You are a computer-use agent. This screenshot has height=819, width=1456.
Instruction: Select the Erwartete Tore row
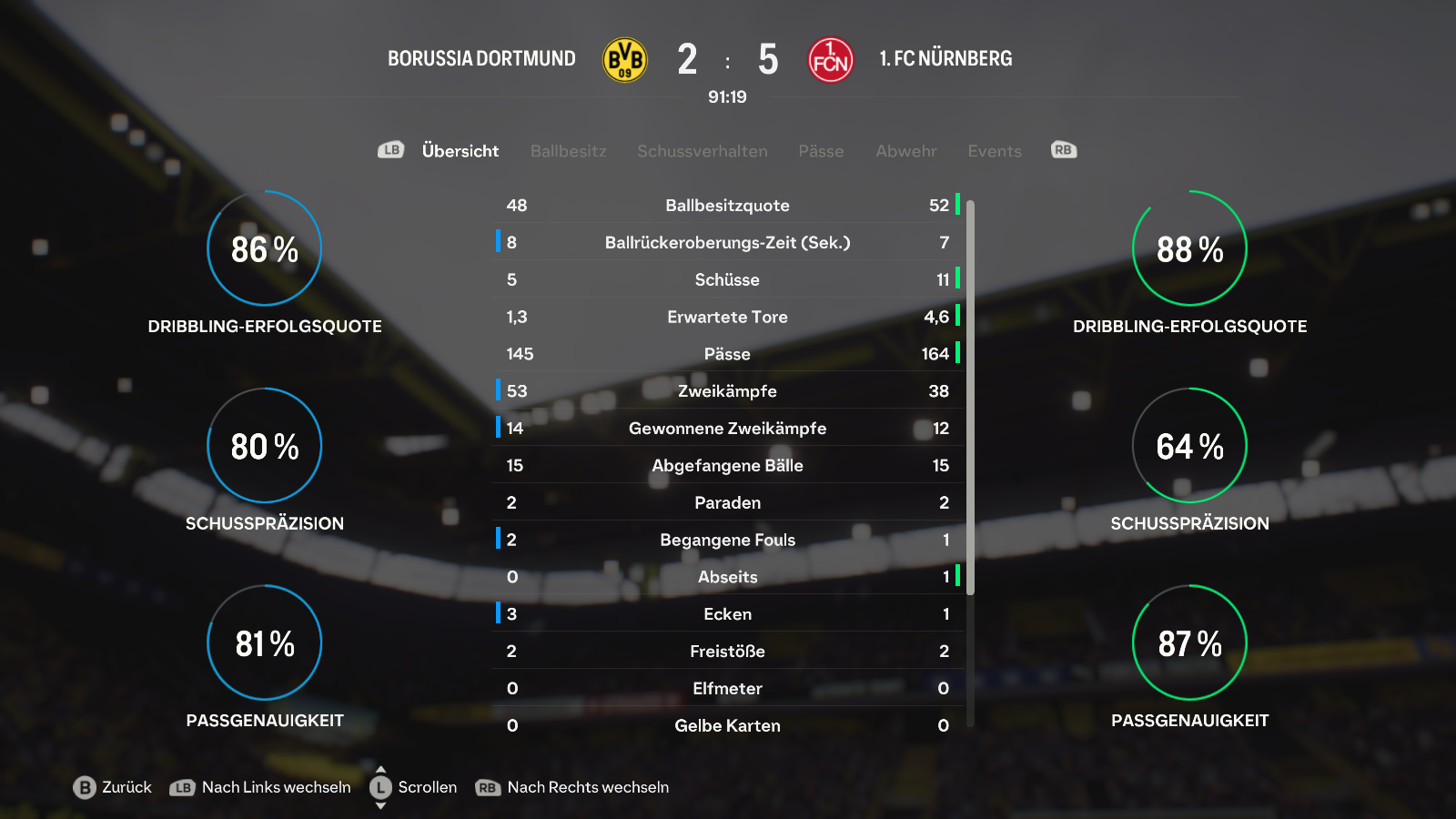pos(727,317)
